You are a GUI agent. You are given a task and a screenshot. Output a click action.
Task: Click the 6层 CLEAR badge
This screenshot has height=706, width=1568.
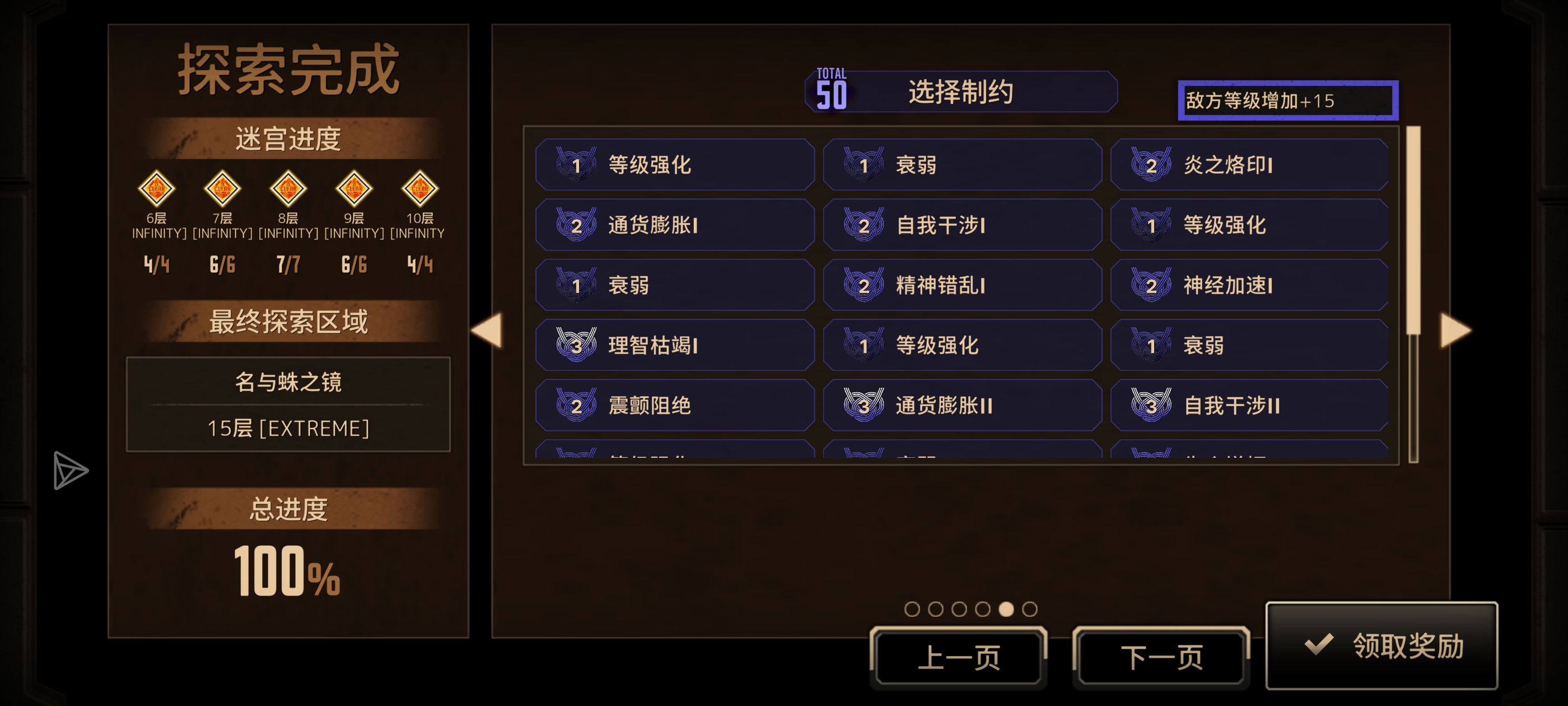[x=157, y=189]
